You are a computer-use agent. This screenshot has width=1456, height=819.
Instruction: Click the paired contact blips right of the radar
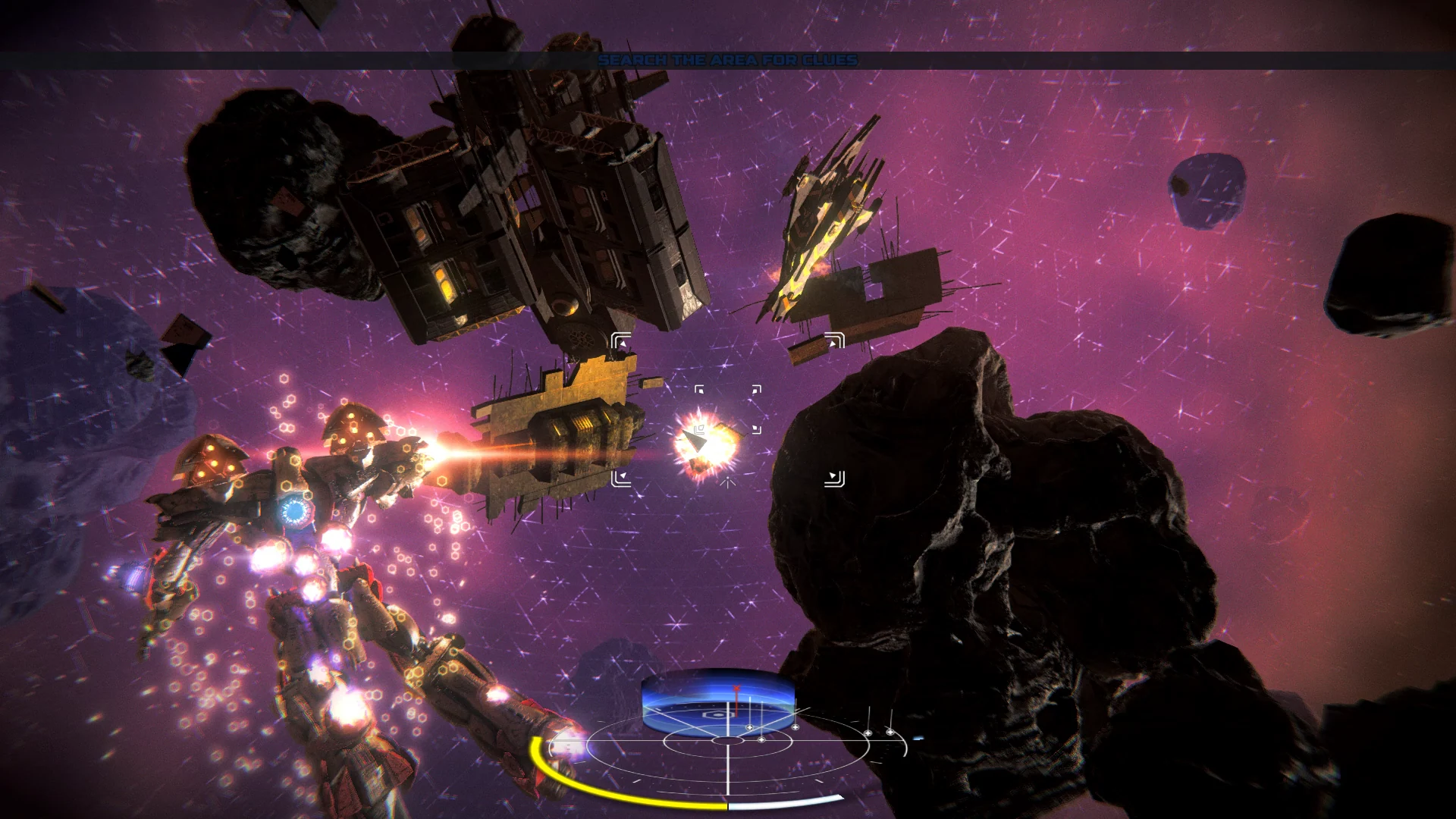tap(879, 733)
